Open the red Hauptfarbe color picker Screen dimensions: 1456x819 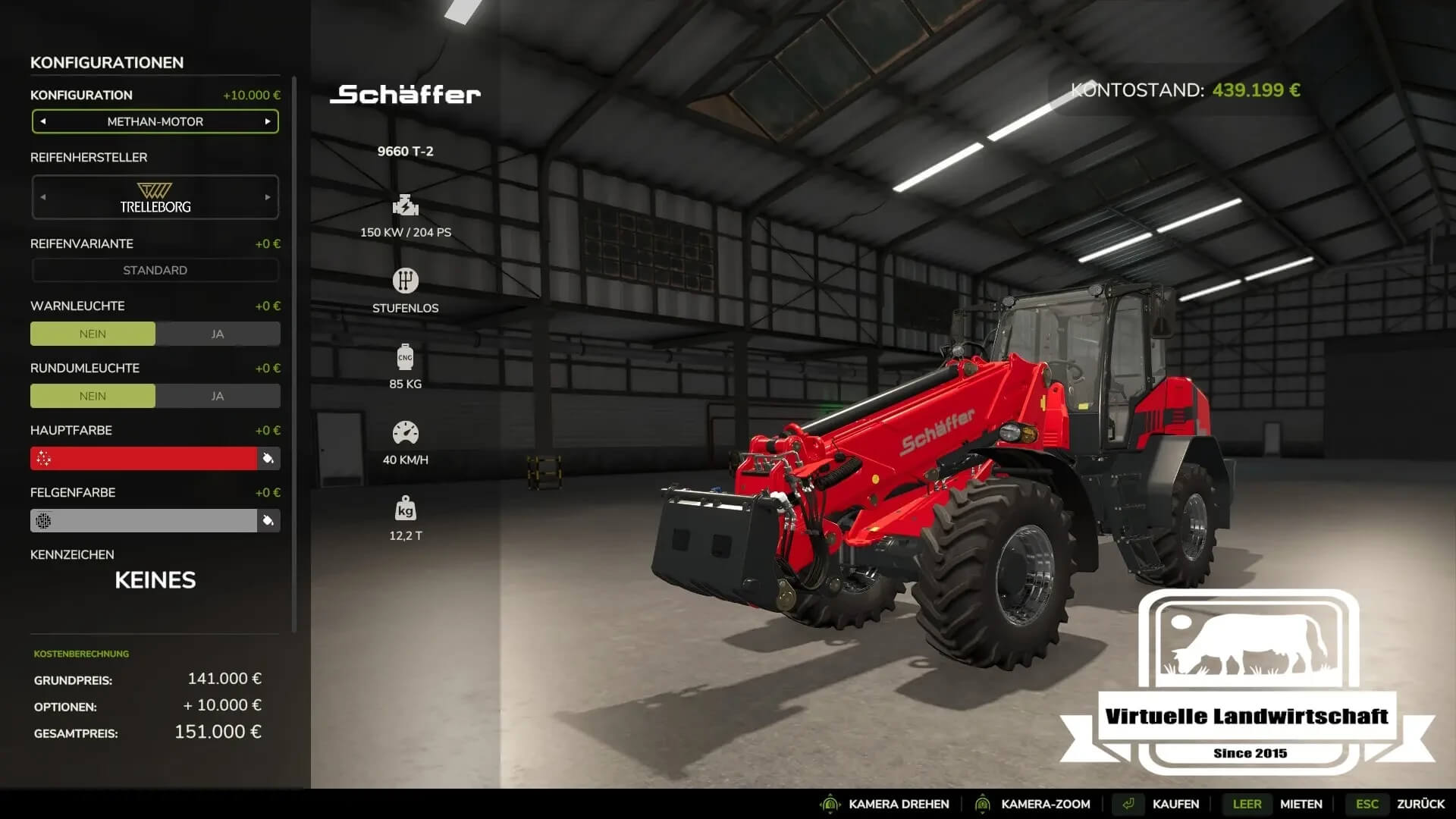click(144, 458)
